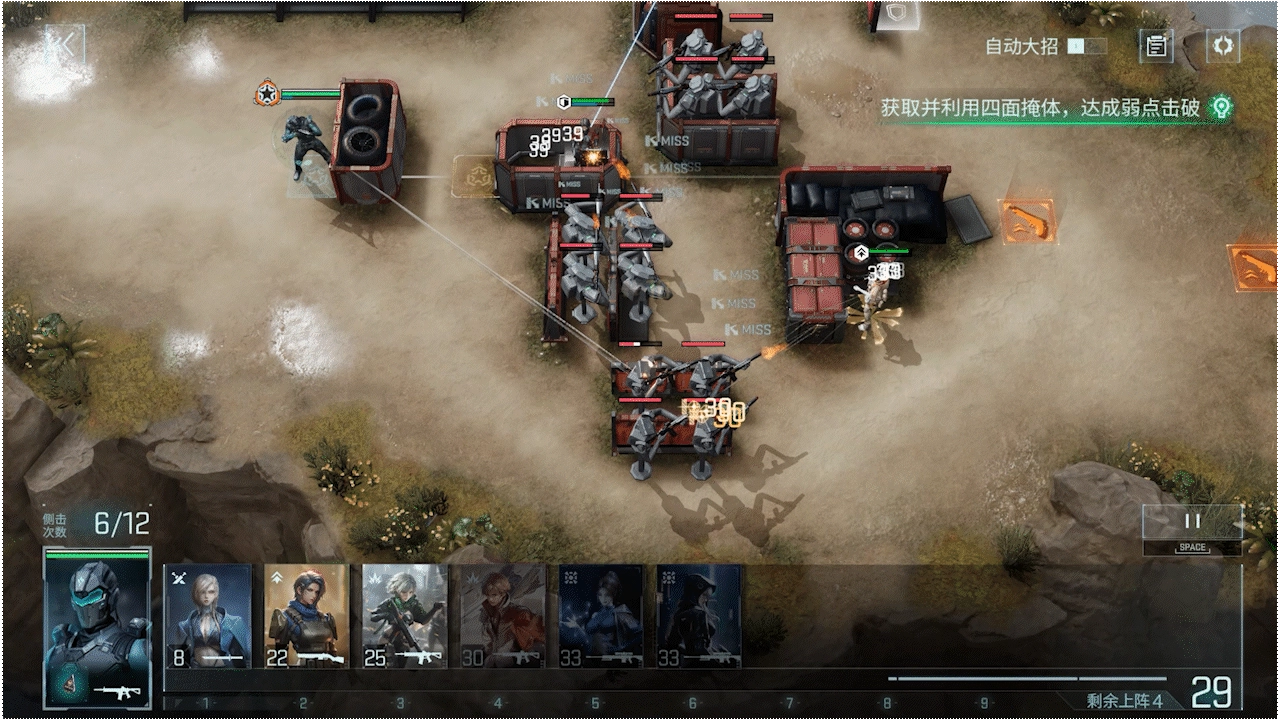Screen dimensions: 1280x720
Task: Choose the cost 8 blonde unit card
Action: pyautogui.click(x=208, y=617)
